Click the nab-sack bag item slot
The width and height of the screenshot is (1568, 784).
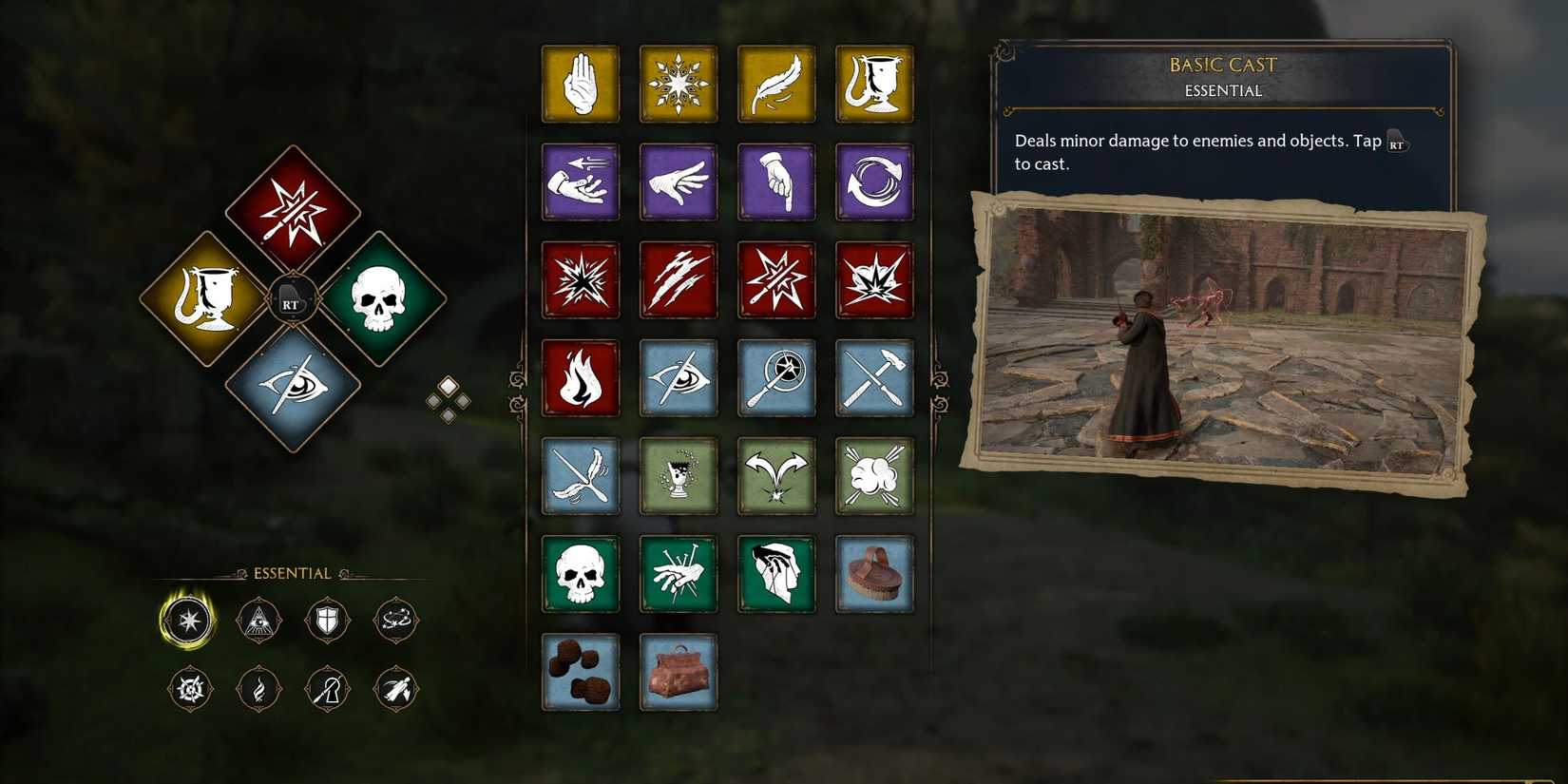679,672
